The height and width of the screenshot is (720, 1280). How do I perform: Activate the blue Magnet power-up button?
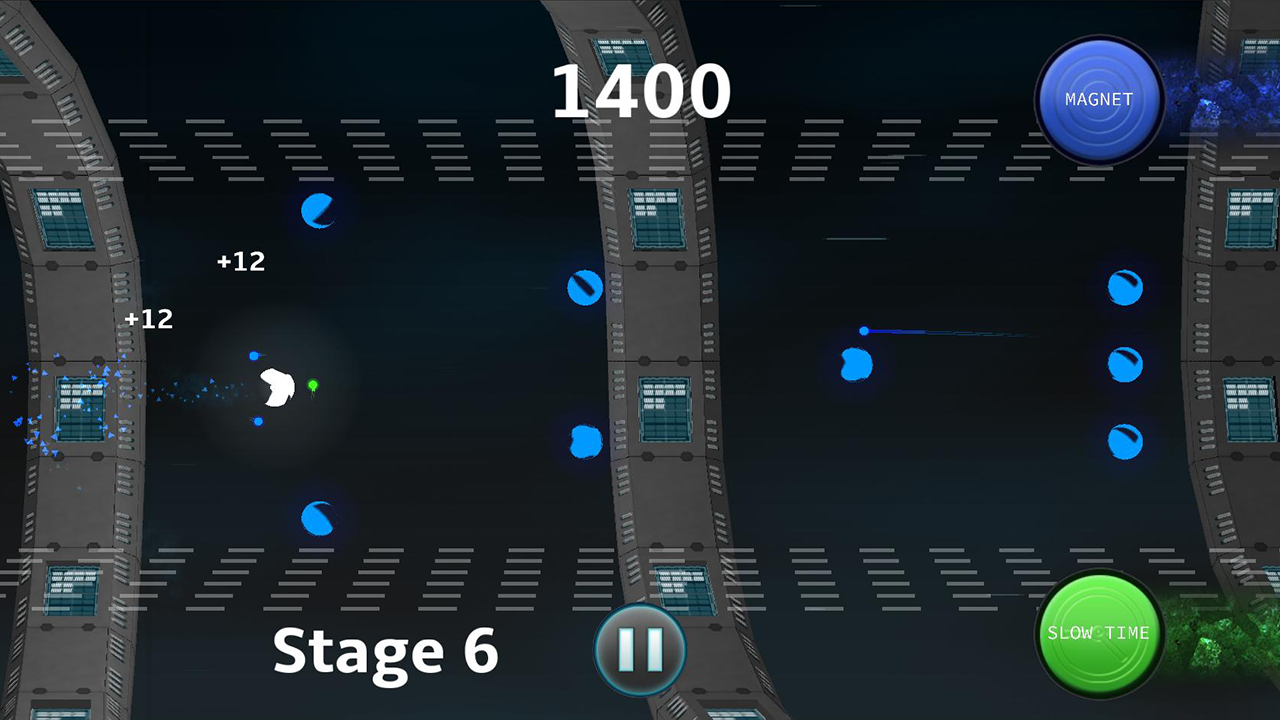[x=1099, y=100]
